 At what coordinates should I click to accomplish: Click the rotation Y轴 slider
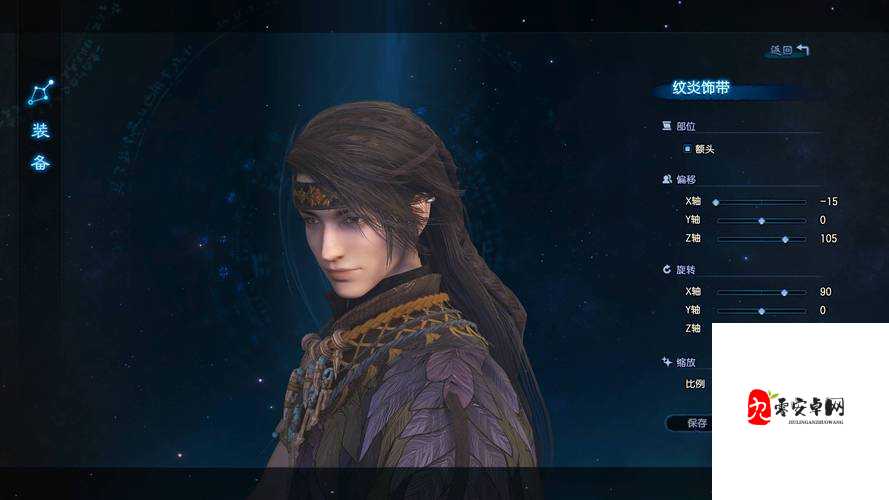760,311
